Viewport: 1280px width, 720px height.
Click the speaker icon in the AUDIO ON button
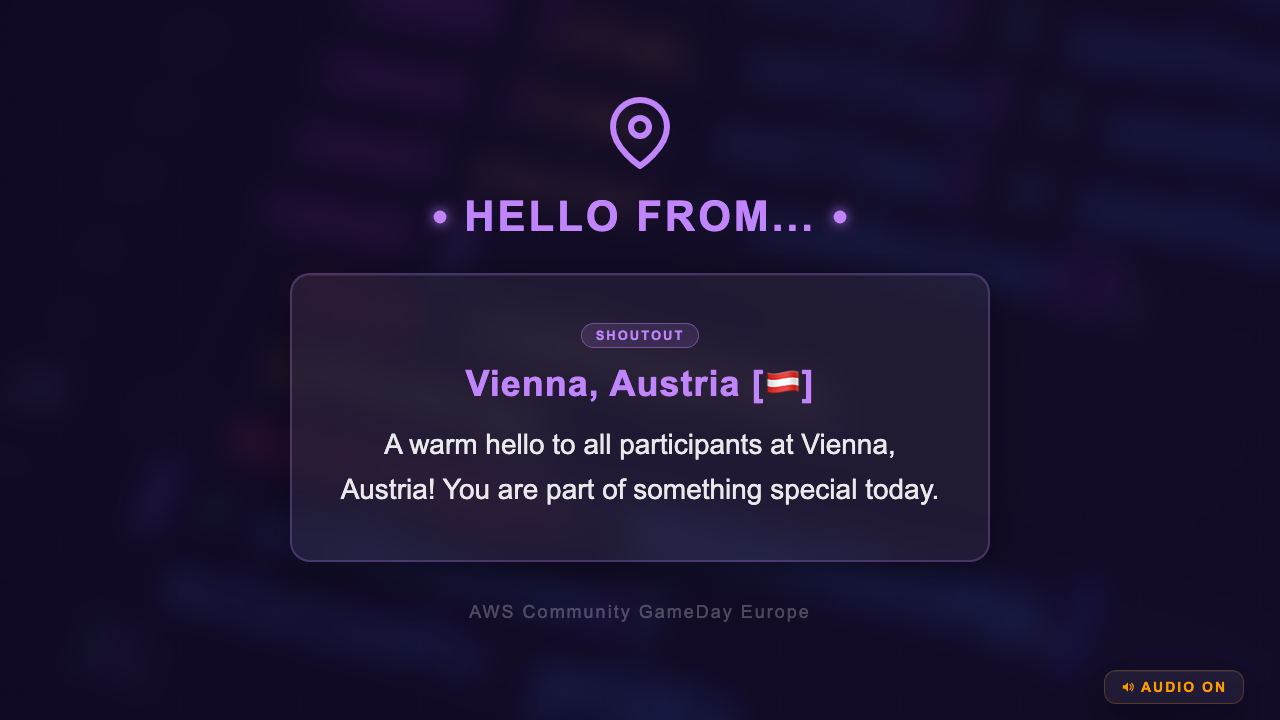(x=1128, y=687)
